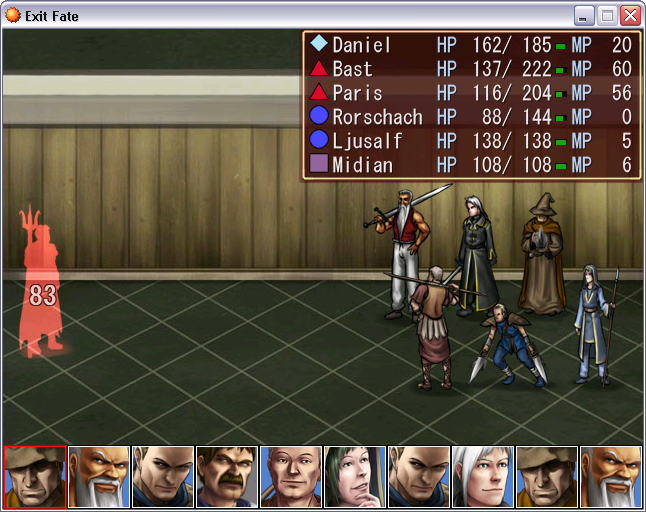Pick the white-haired character's turn portrait

tap(483, 477)
